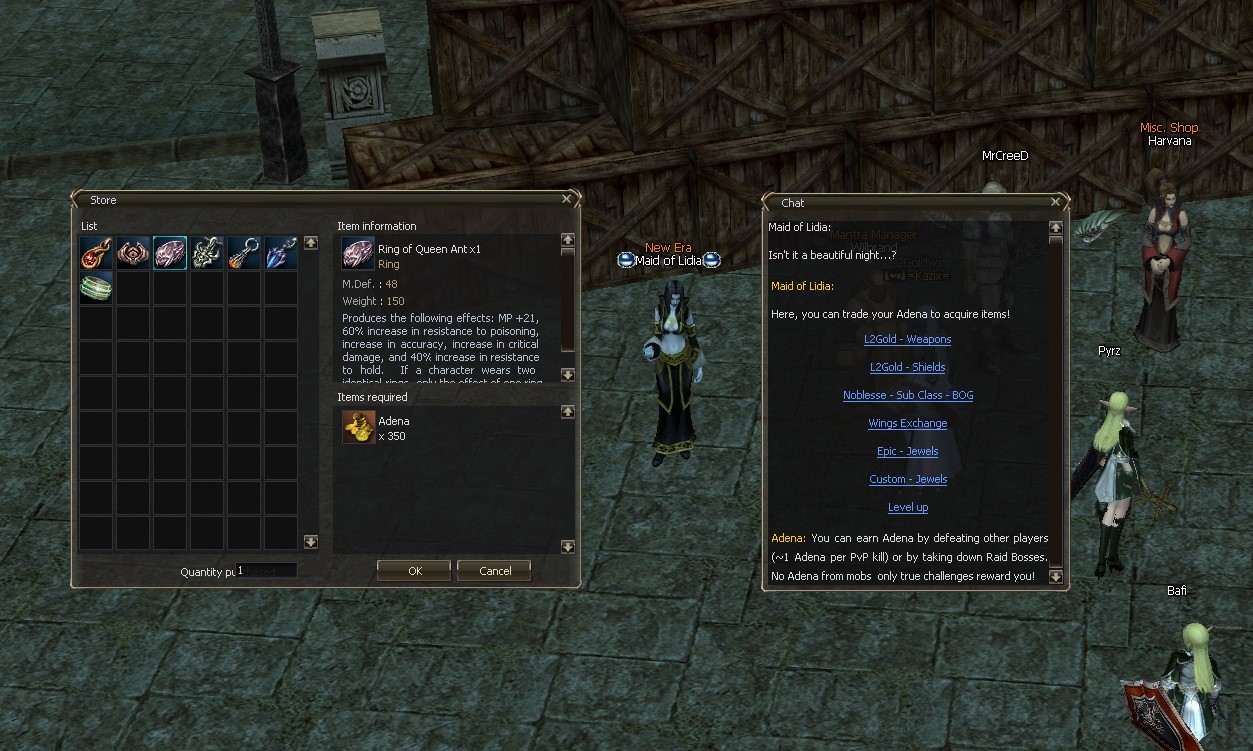This screenshot has width=1253, height=751.
Task: Choose Noblesse - Sub Class - BOG option
Action: [x=907, y=395]
